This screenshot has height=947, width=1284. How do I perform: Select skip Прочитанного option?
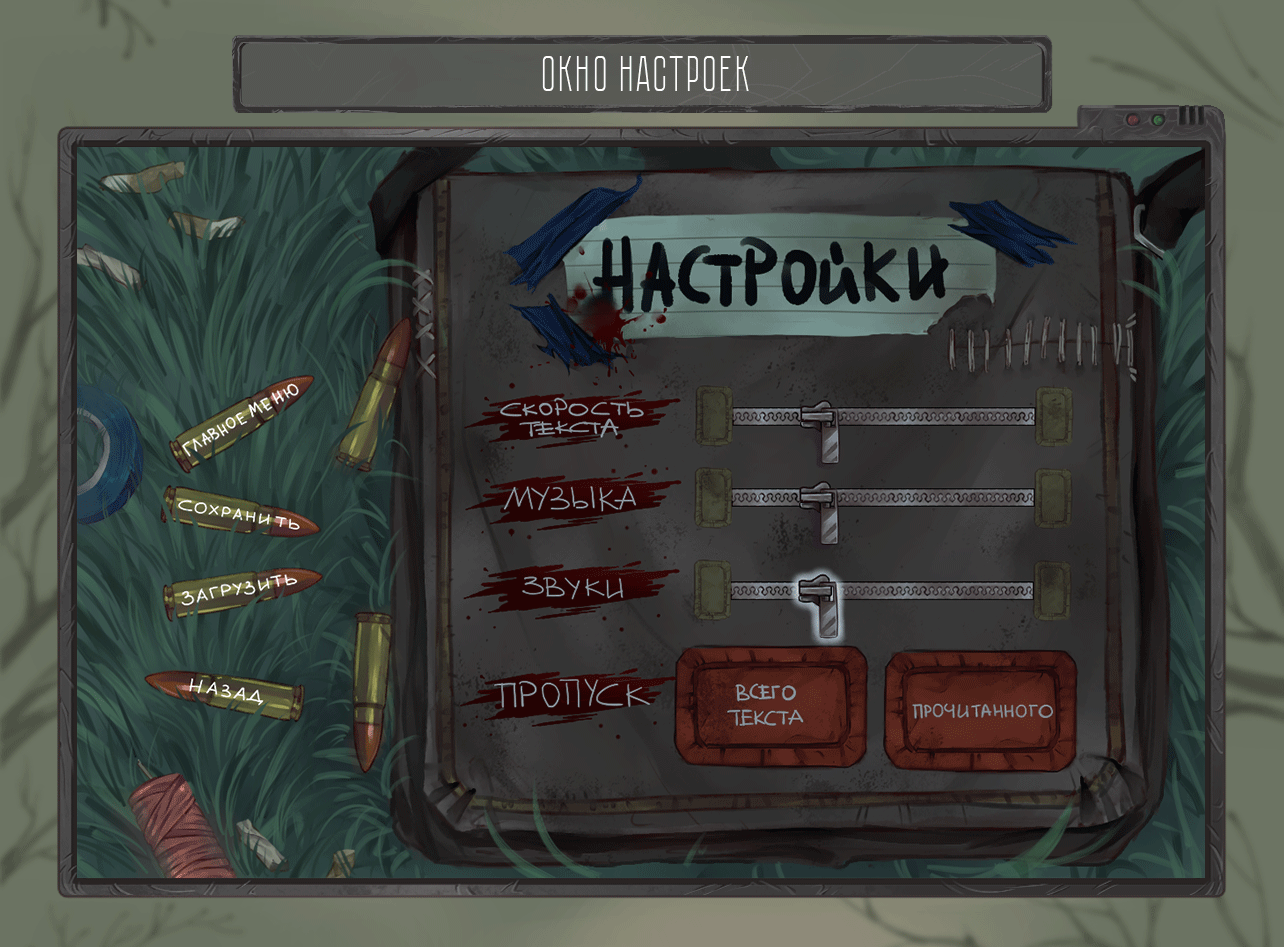[x=981, y=711]
